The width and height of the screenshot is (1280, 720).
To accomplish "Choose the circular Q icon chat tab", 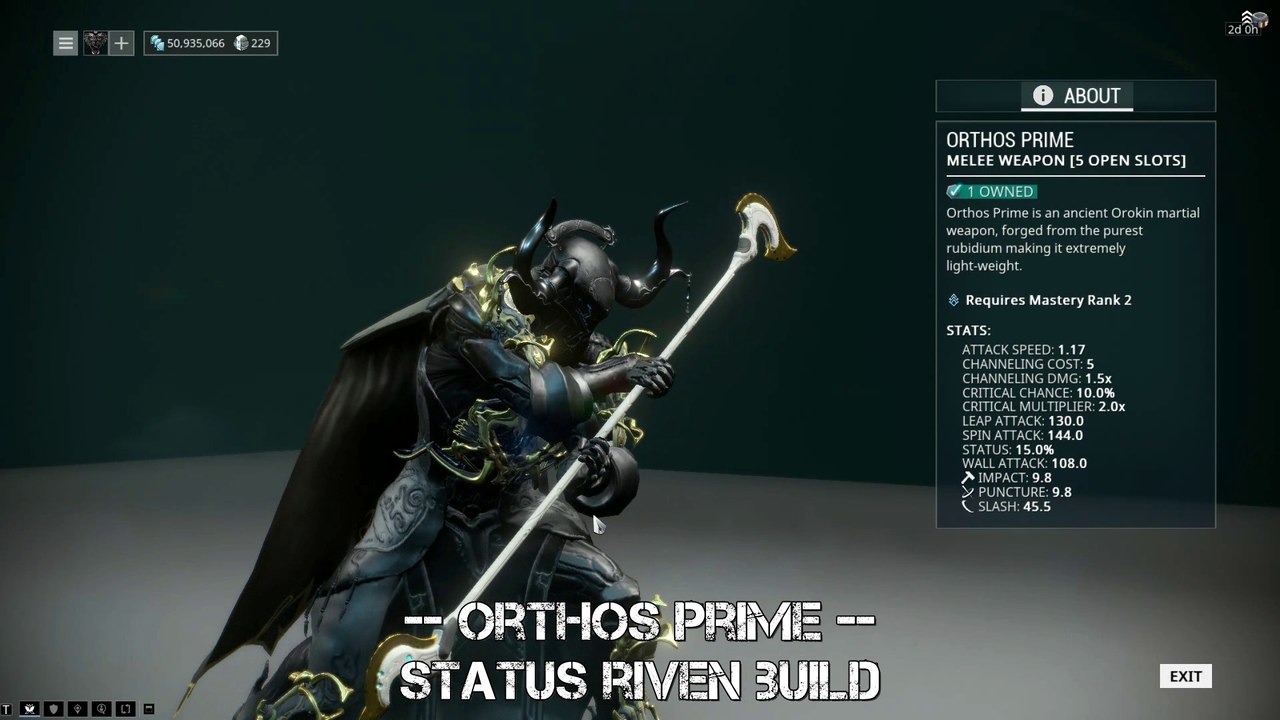I will (x=102, y=709).
